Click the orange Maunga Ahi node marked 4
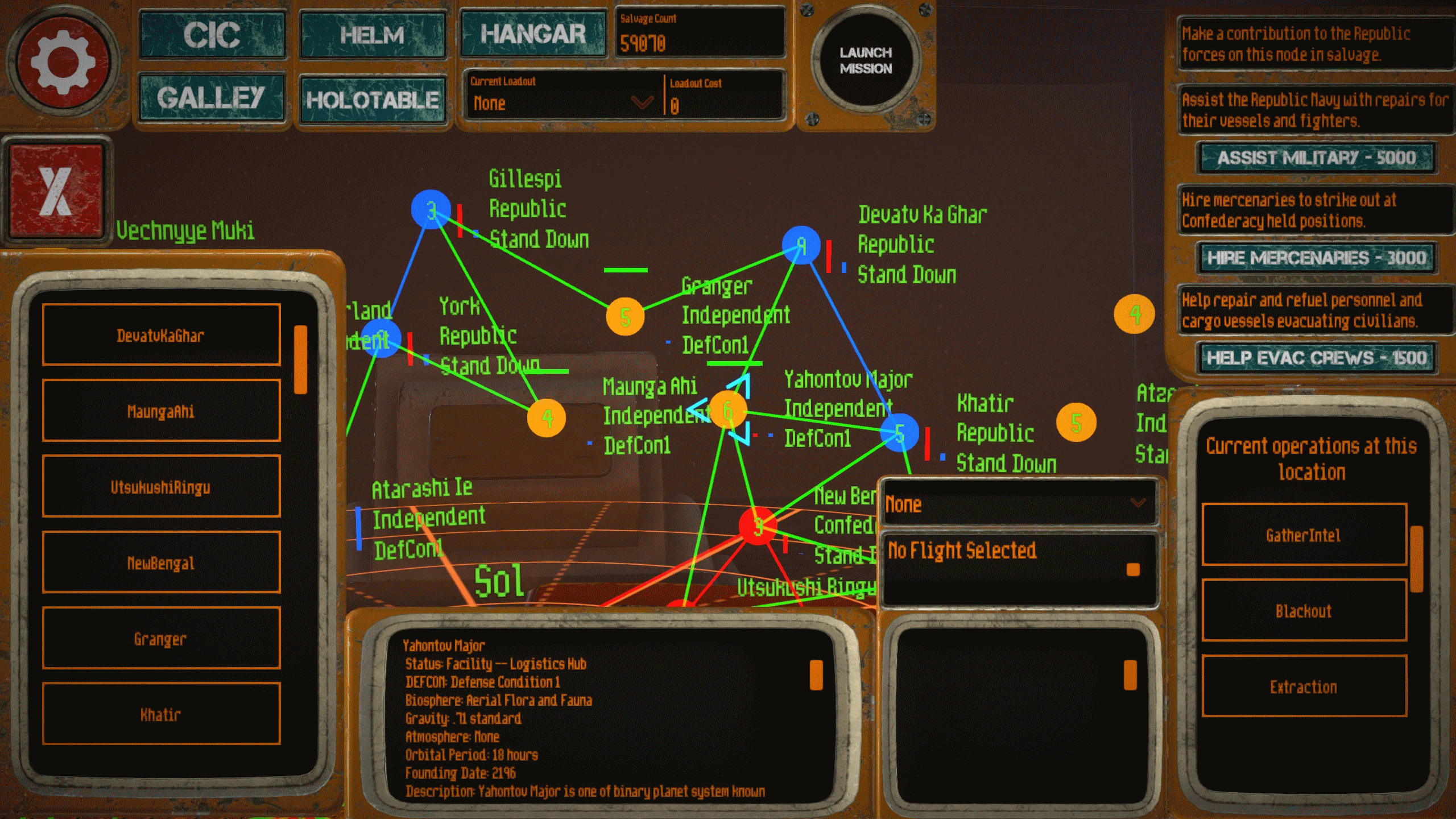1456x819 pixels. 547,418
